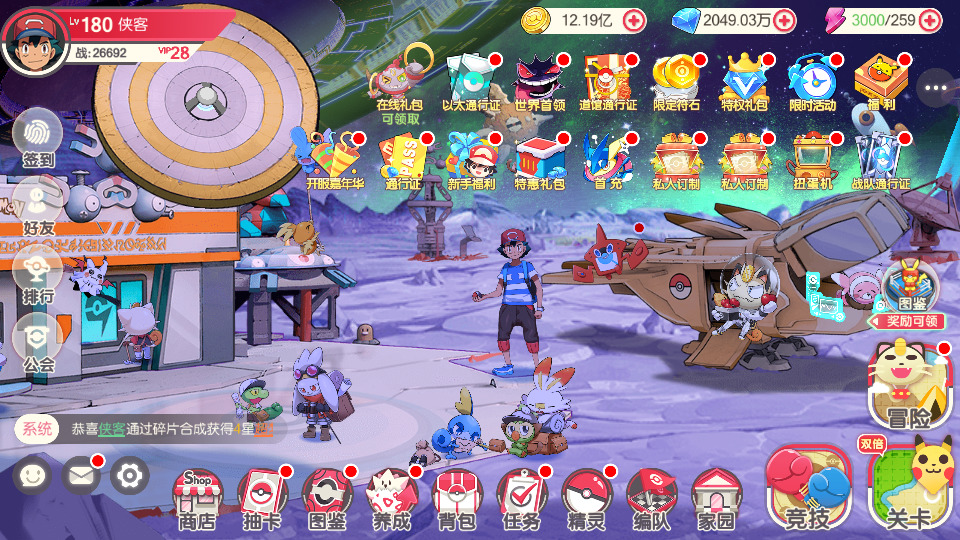Add more gold coins with plus button

[x=634, y=20]
